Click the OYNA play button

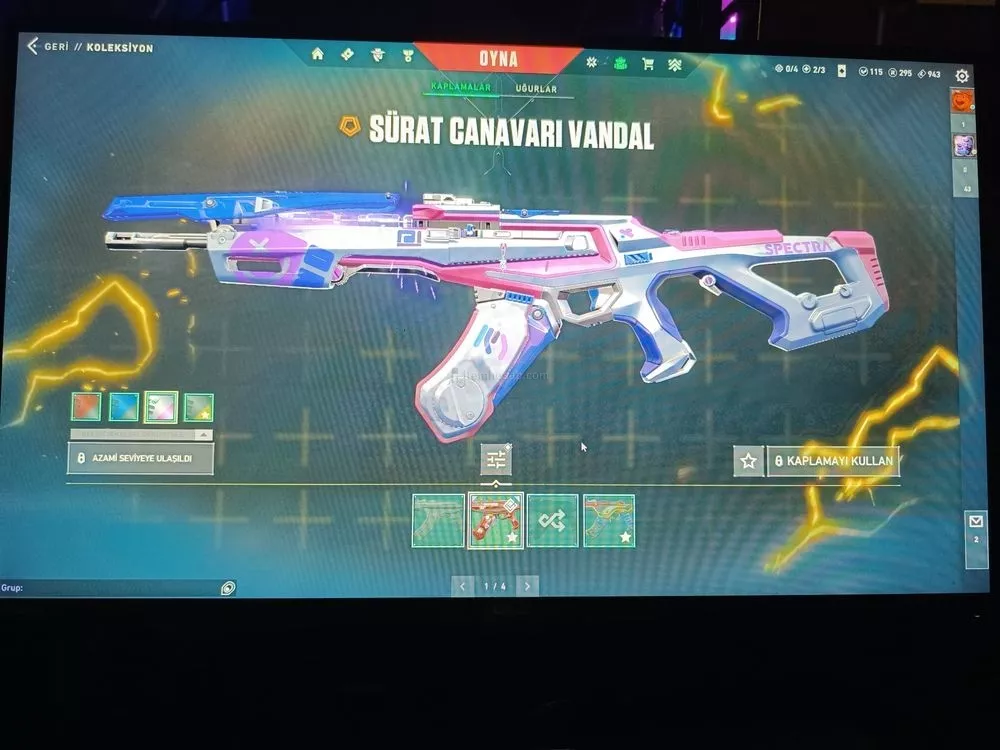tap(498, 59)
